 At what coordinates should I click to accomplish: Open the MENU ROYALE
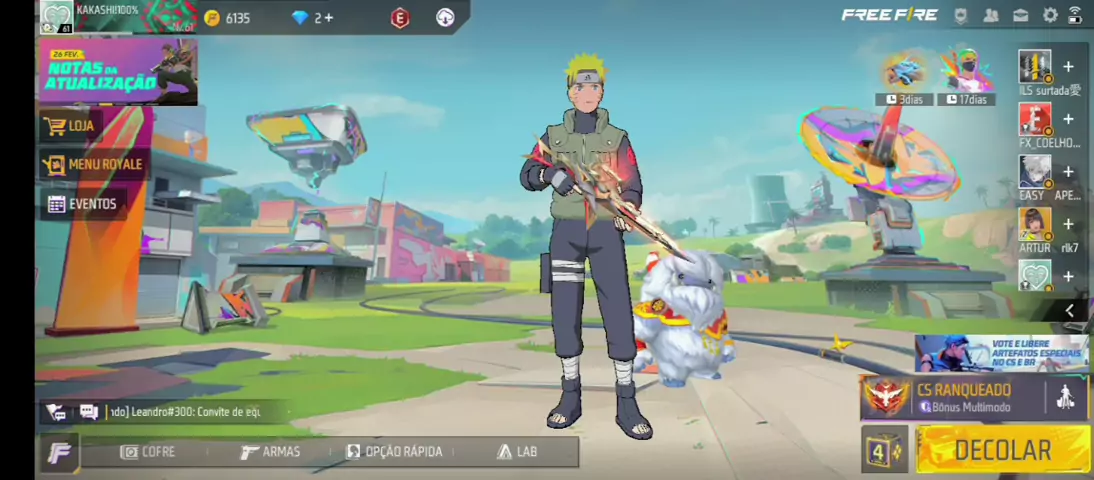tap(94, 164)
